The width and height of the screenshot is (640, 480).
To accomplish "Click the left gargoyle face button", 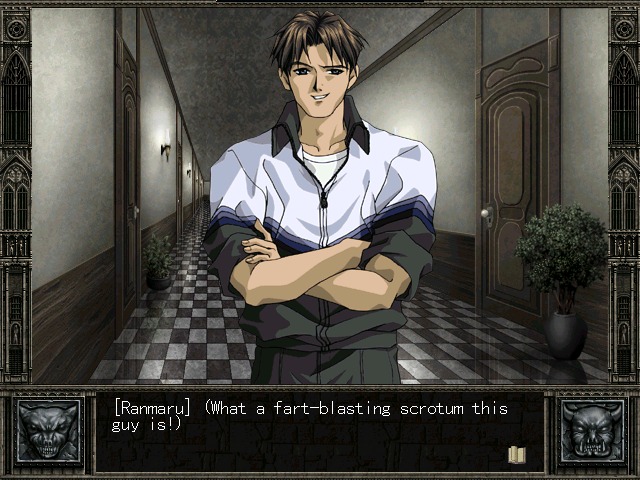I will pos(48,432).
